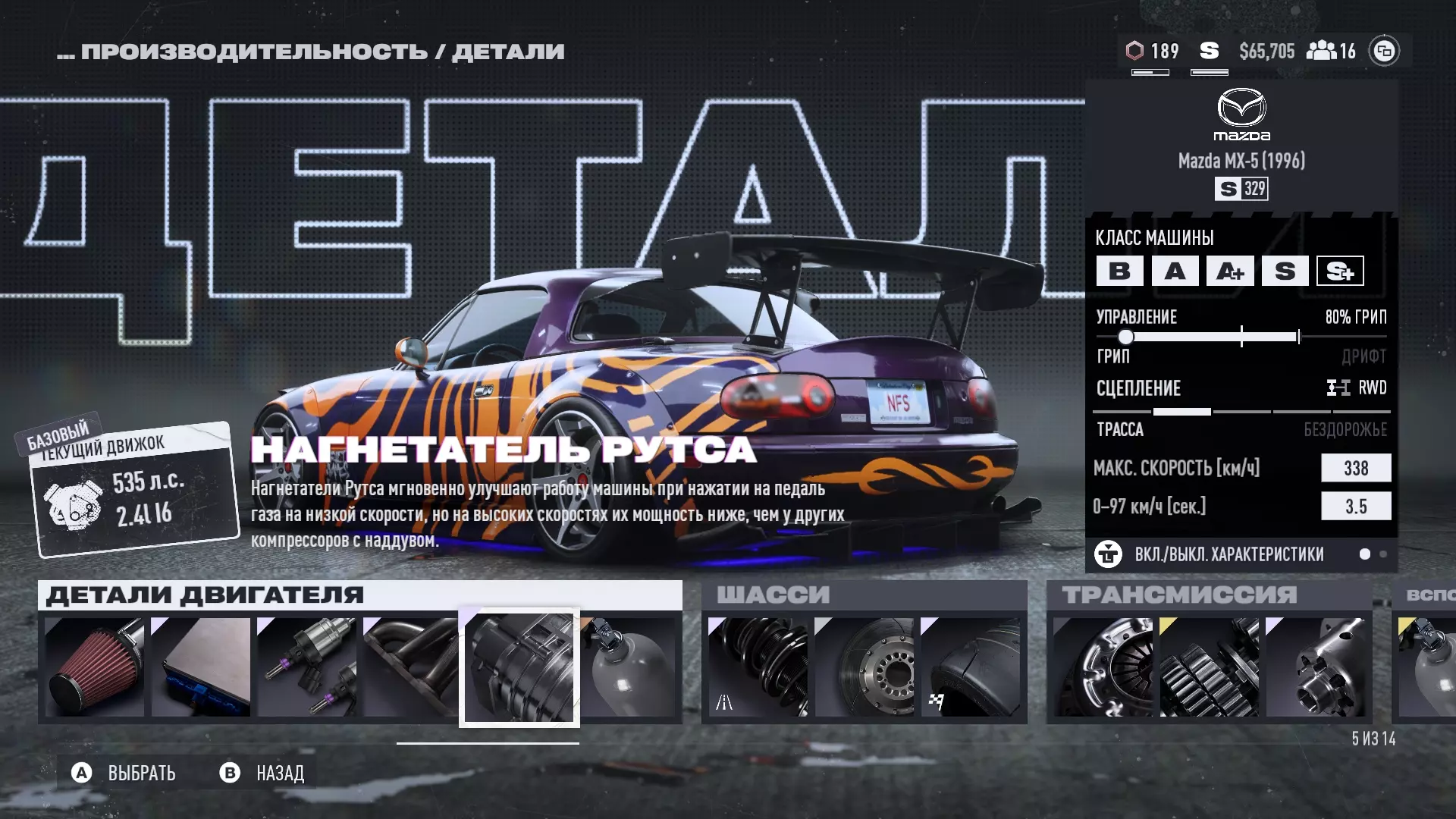Select the differential part slot
Viewport: 1456px width, 819px height.
coord(1316,667)
